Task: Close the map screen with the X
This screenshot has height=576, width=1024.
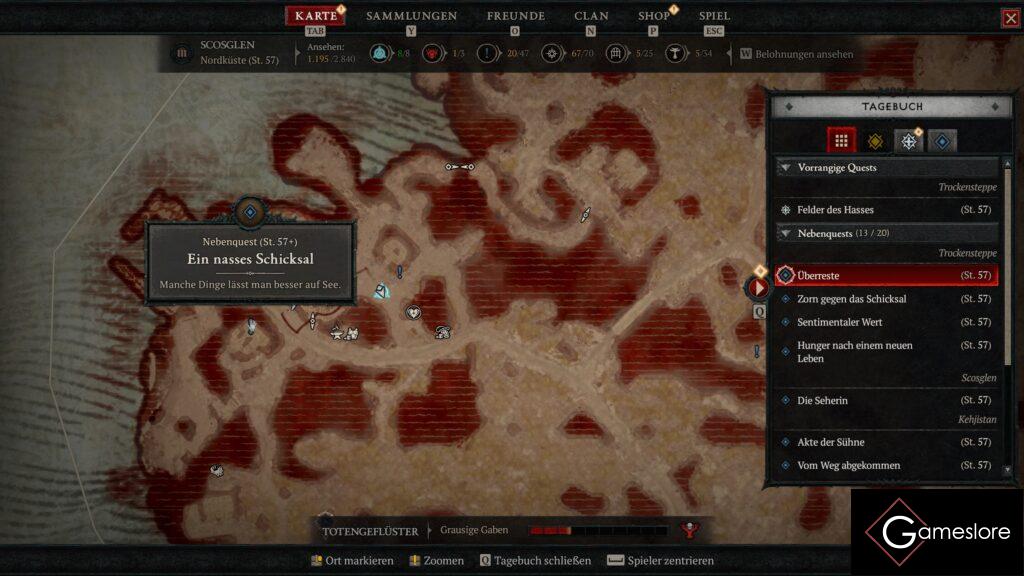Action: tap(1010, 18)
